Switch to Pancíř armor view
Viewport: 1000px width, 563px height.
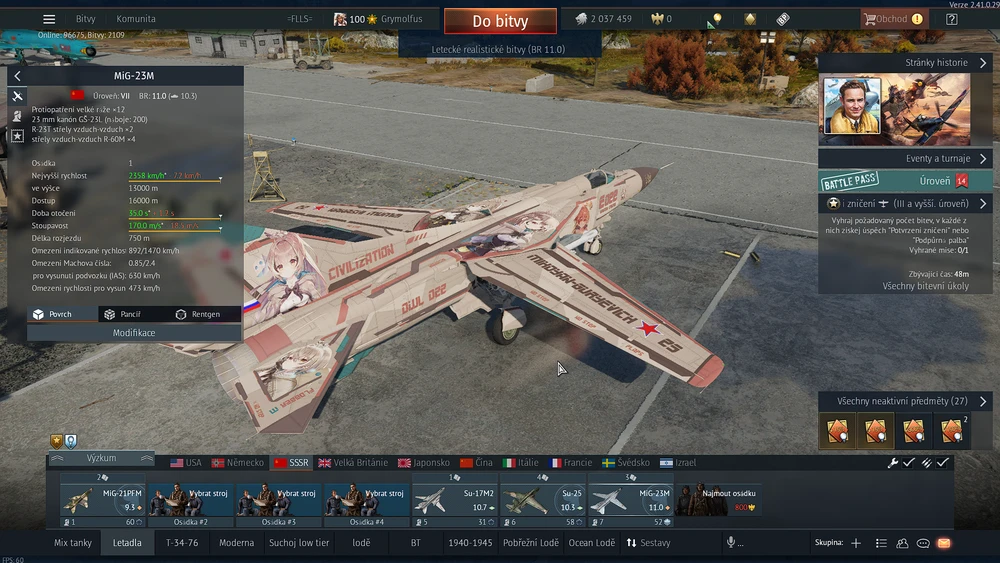coord(124,314)
